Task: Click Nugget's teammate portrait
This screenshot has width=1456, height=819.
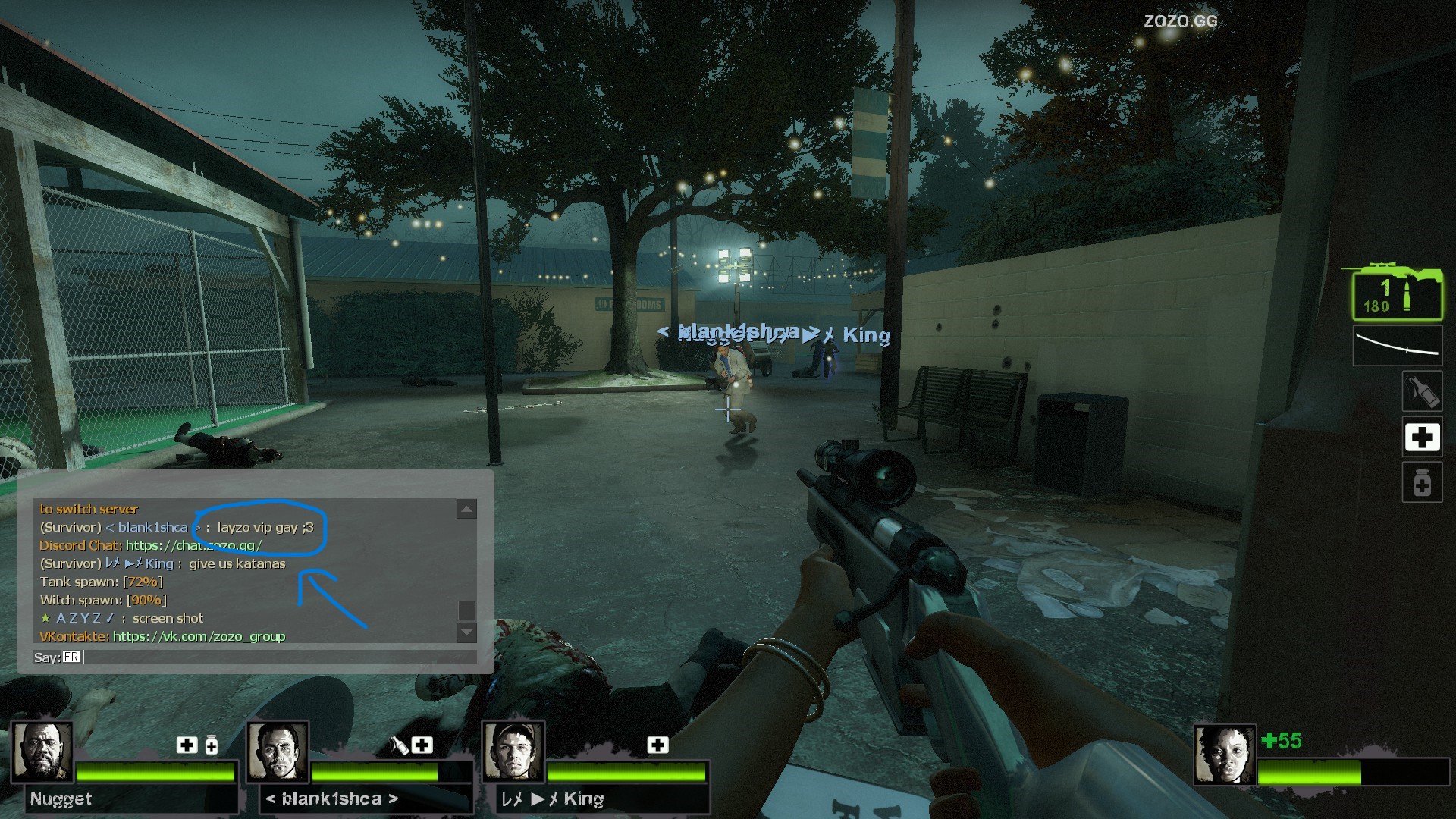Action: coord(42,752)
